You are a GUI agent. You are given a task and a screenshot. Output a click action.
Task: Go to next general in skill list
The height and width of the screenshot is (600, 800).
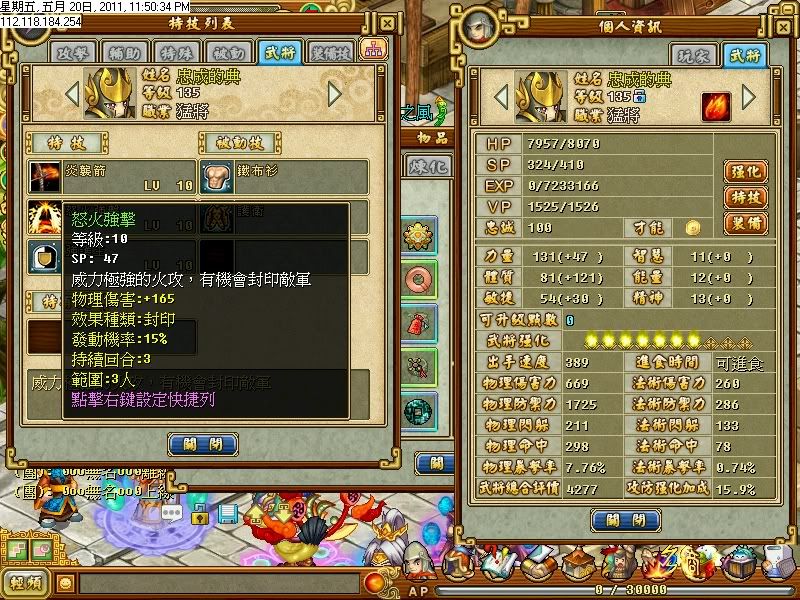tap(335, 94)
